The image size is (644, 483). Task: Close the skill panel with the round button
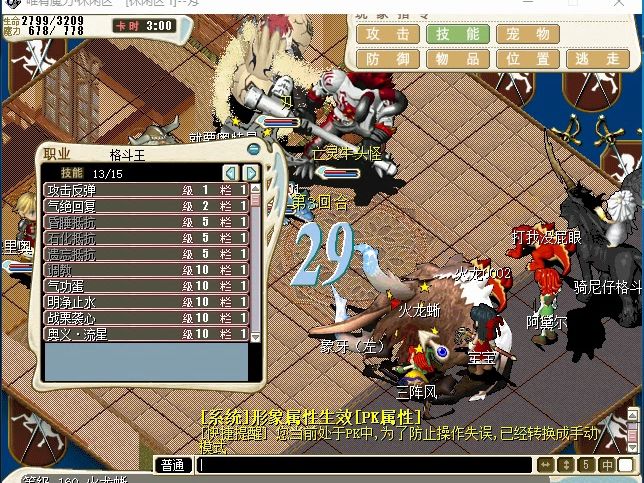pos(254,150)
